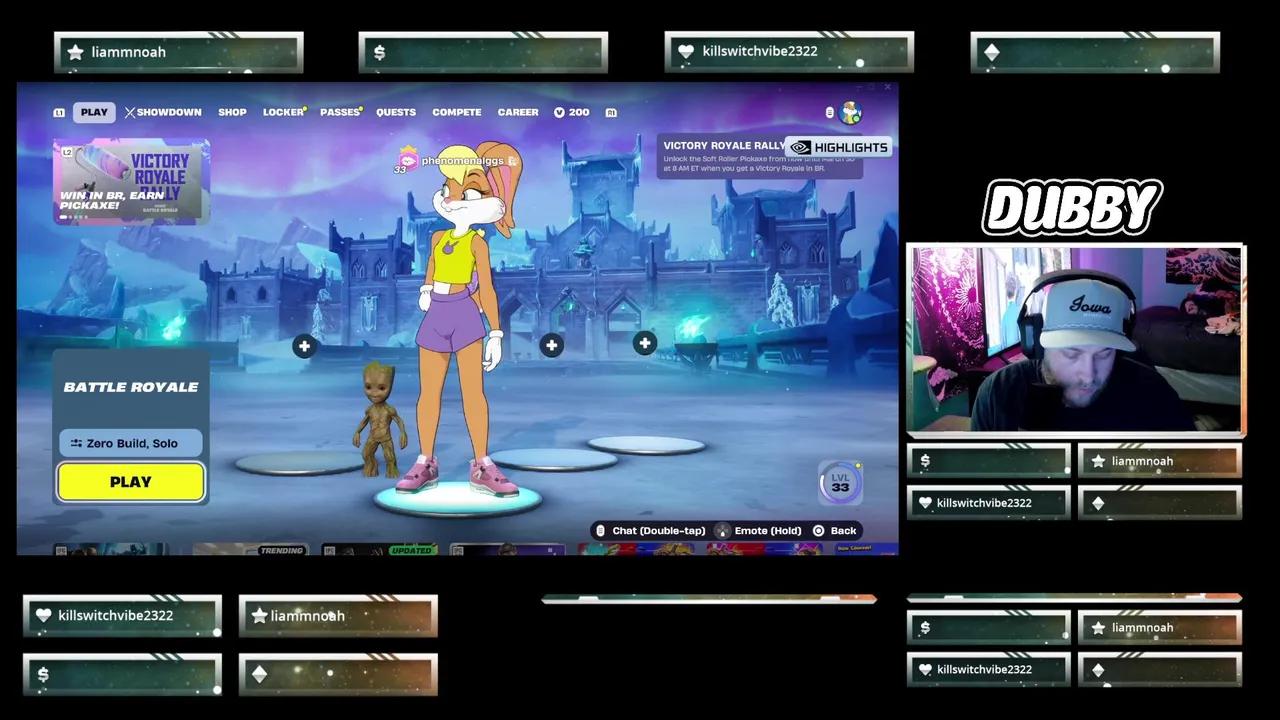The height and width of the screenshot is (720, 1280).
Task: Click the controller settings icon beside the avatar
Action: (829, 113)
